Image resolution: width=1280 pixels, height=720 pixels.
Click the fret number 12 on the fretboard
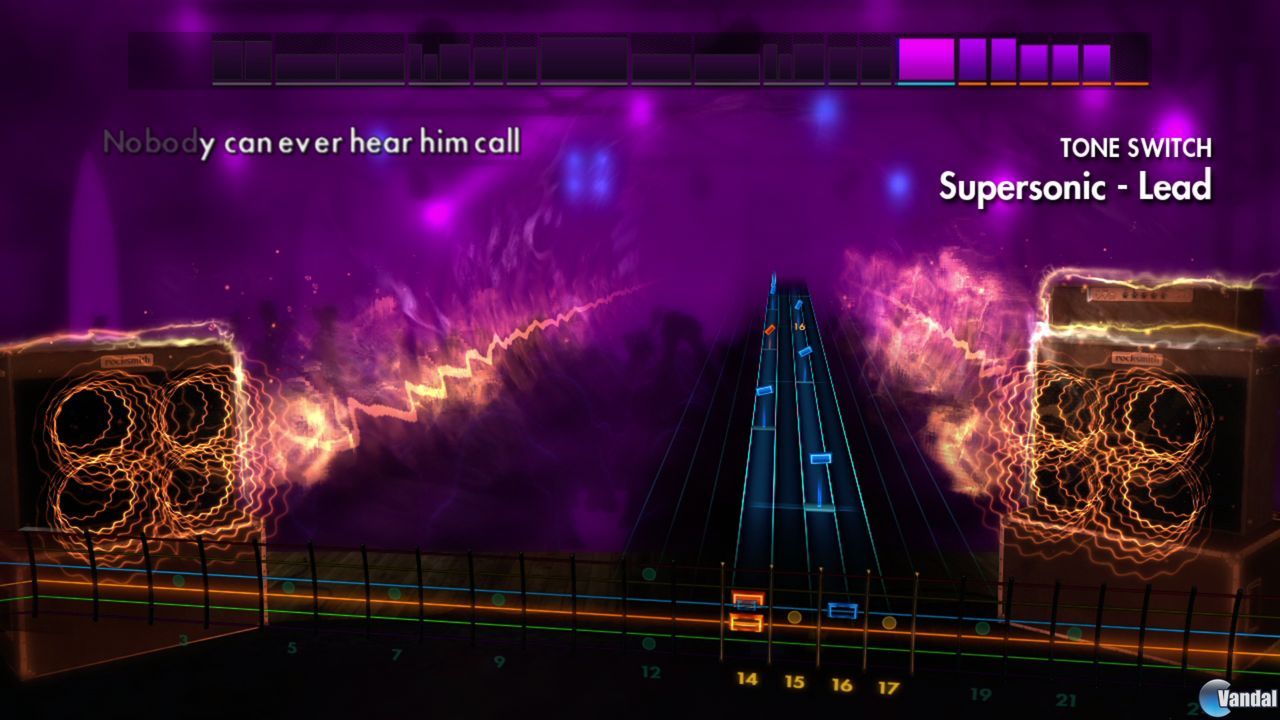(x=652, y=673)
